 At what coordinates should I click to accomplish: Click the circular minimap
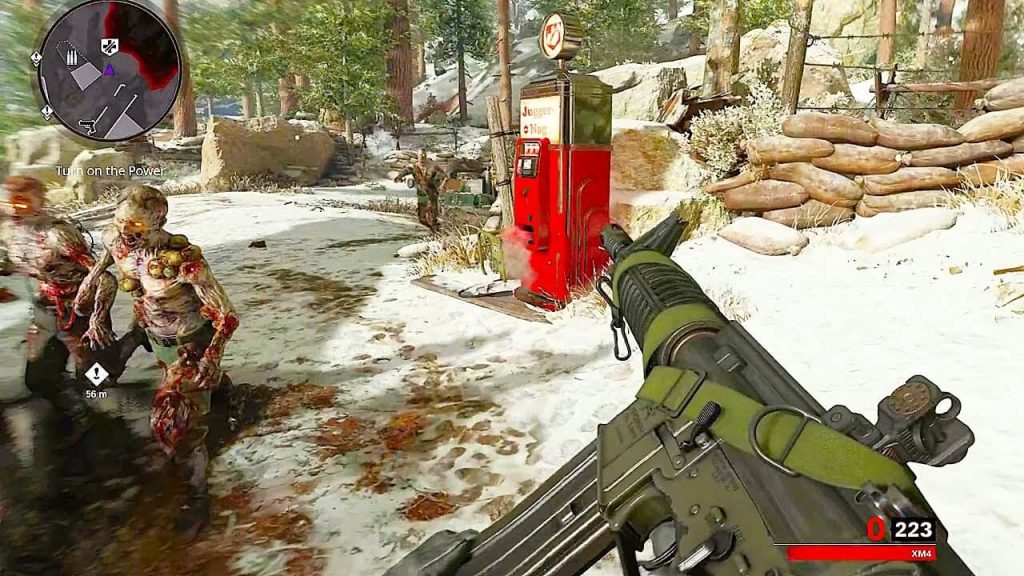pyautogui.click(x=109, y=69)
